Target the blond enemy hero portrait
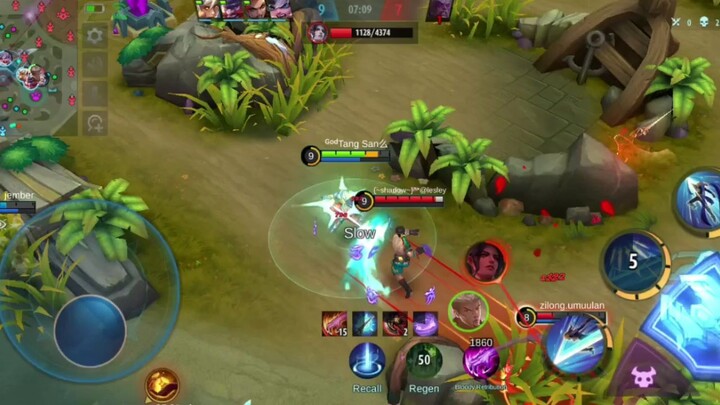 tap(467, 309)
